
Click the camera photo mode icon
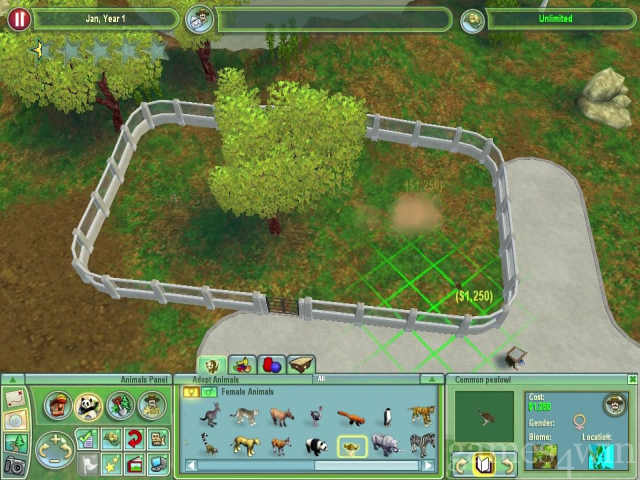click(15, 464)
